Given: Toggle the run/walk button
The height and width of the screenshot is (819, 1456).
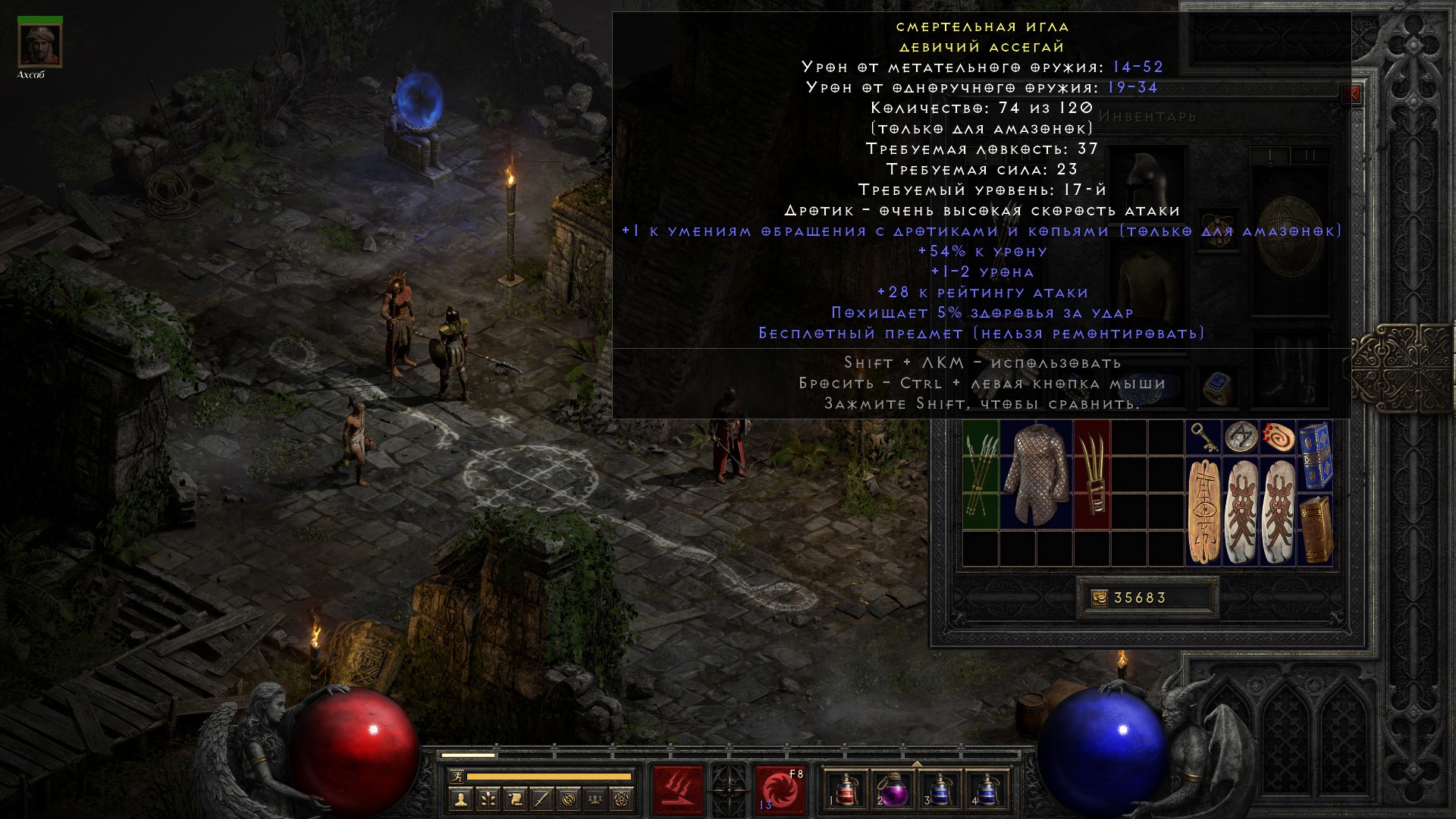Looking at the screenshot, I should (455, 777).
